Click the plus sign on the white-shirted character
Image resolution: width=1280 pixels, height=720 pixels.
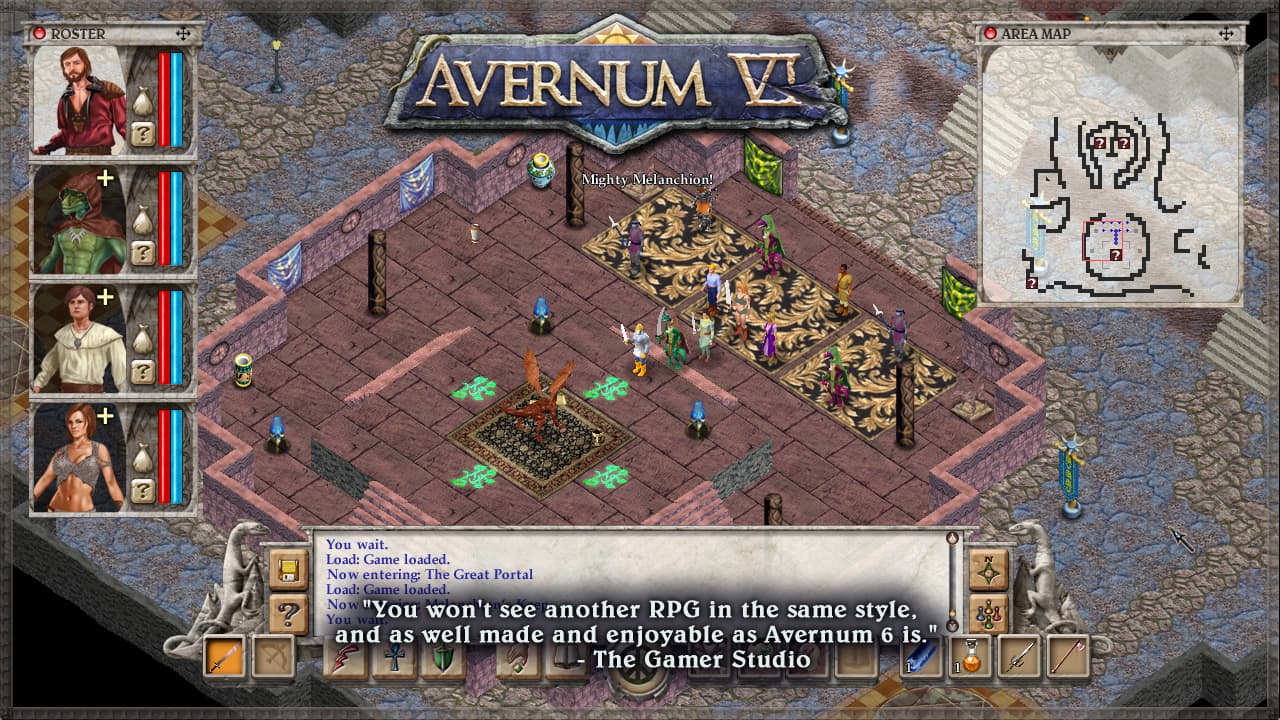coord(103,297)
